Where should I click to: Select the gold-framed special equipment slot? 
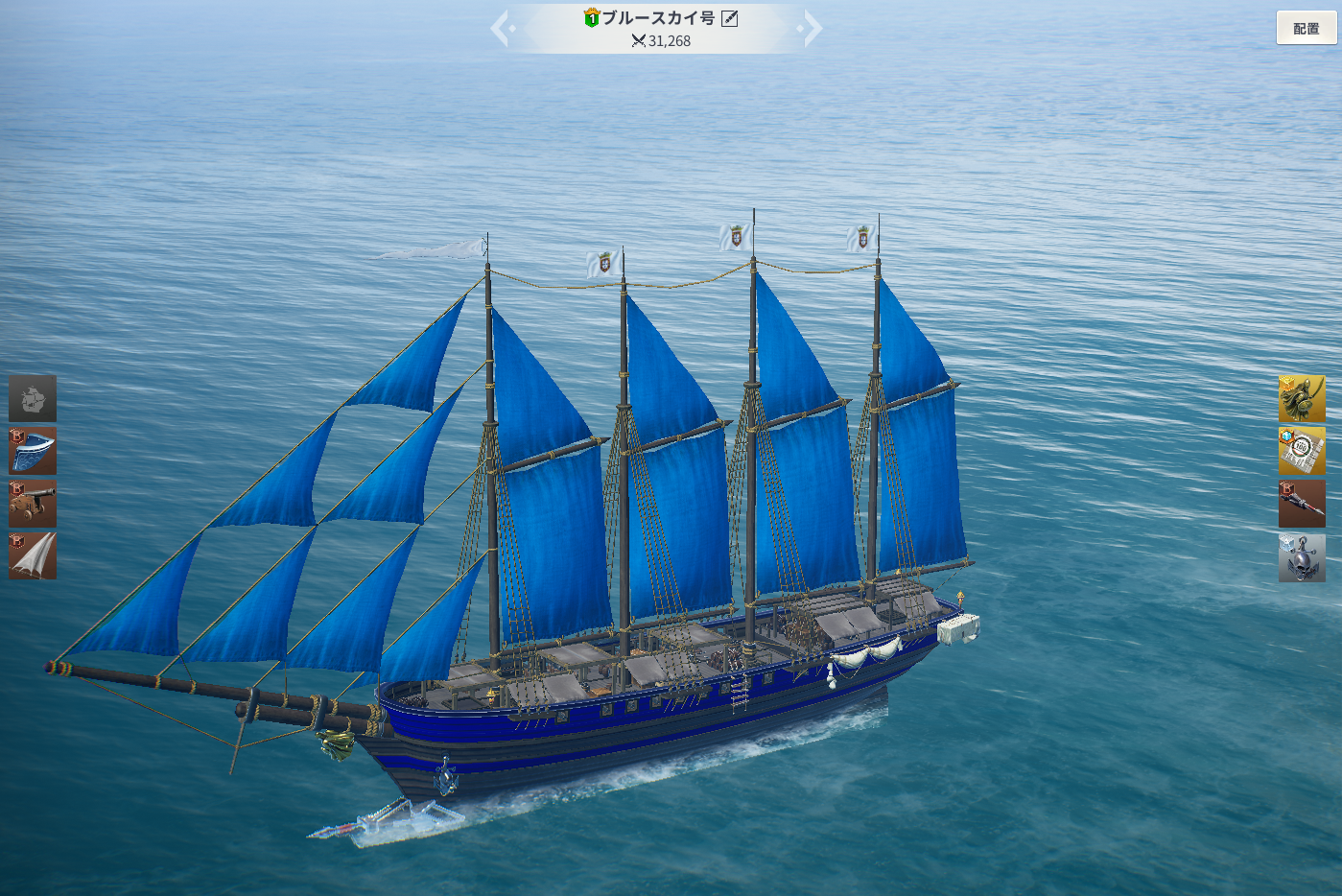click(x=1302, y=451)
